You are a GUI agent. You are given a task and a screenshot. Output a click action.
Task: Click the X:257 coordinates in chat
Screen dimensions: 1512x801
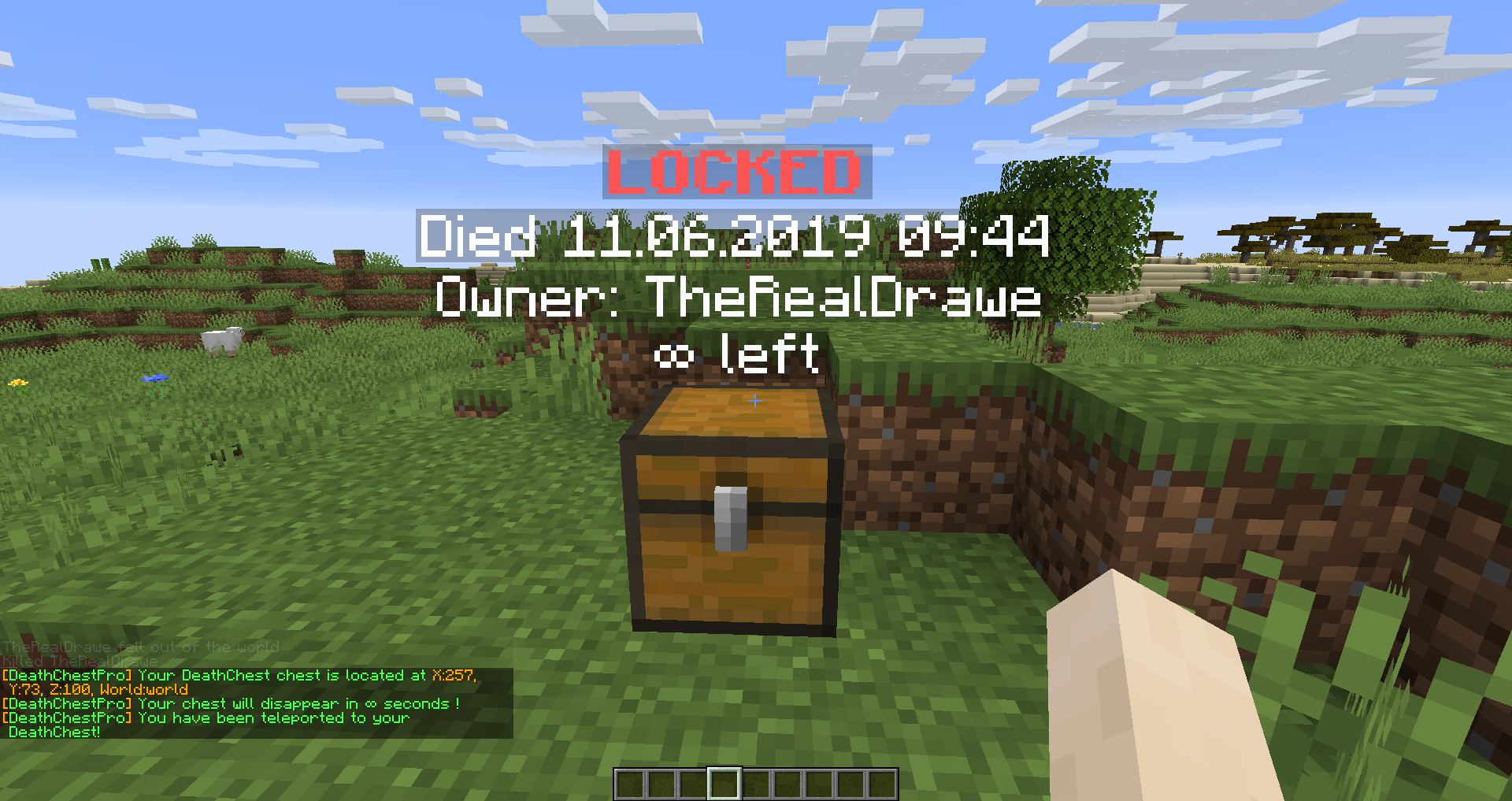[x=455, y=674]
